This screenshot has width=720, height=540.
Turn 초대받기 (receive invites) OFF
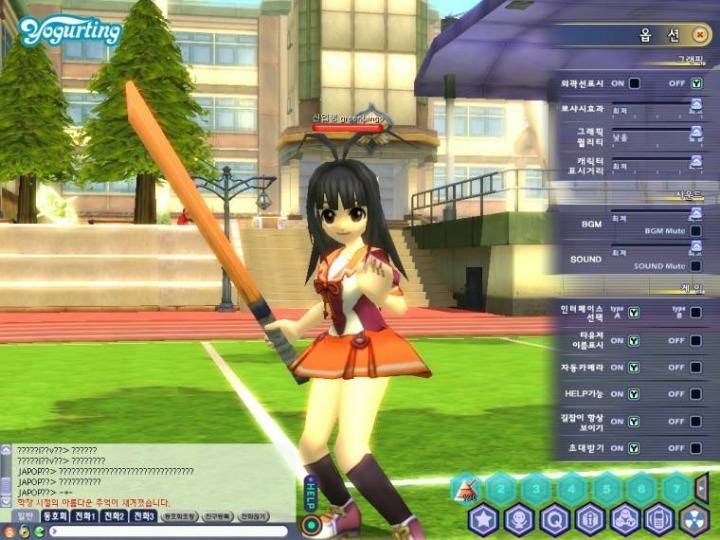click(696, 448)
